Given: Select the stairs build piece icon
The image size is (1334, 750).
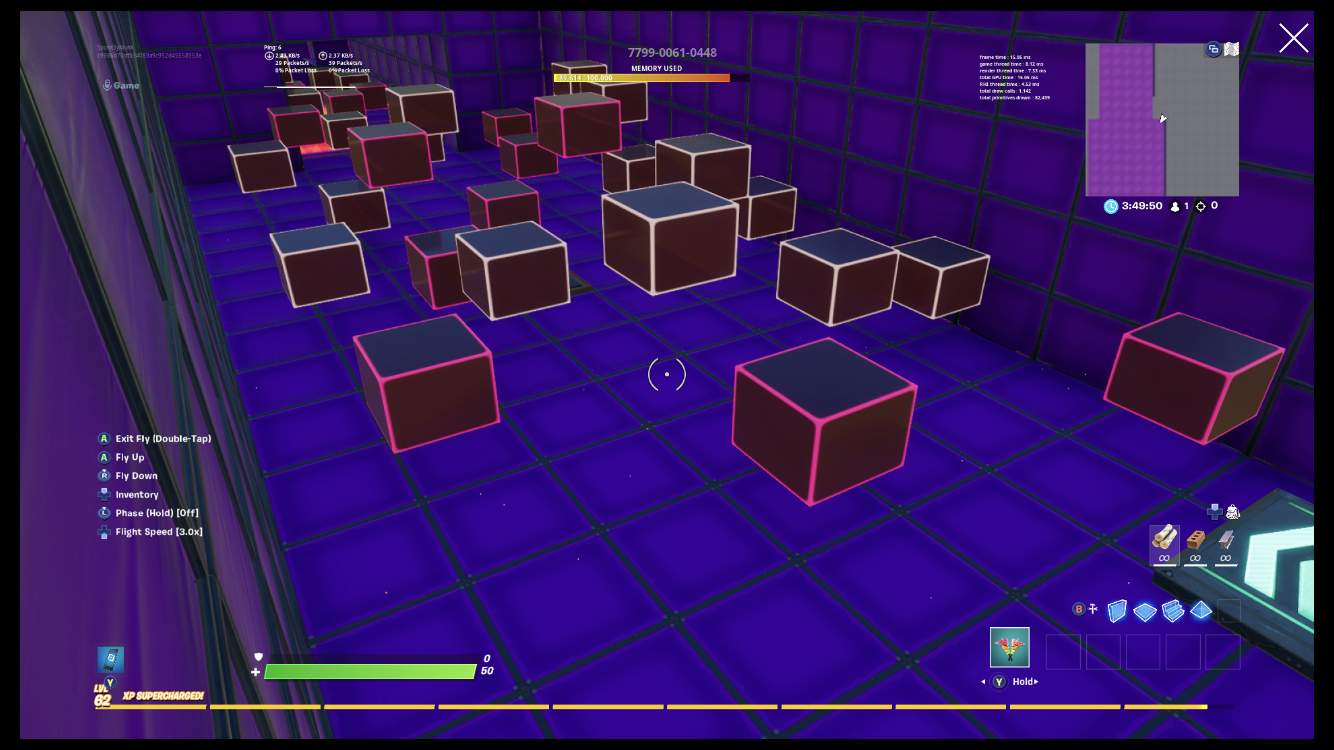Looking at the screenshot, I should [x=1172, y=610].
